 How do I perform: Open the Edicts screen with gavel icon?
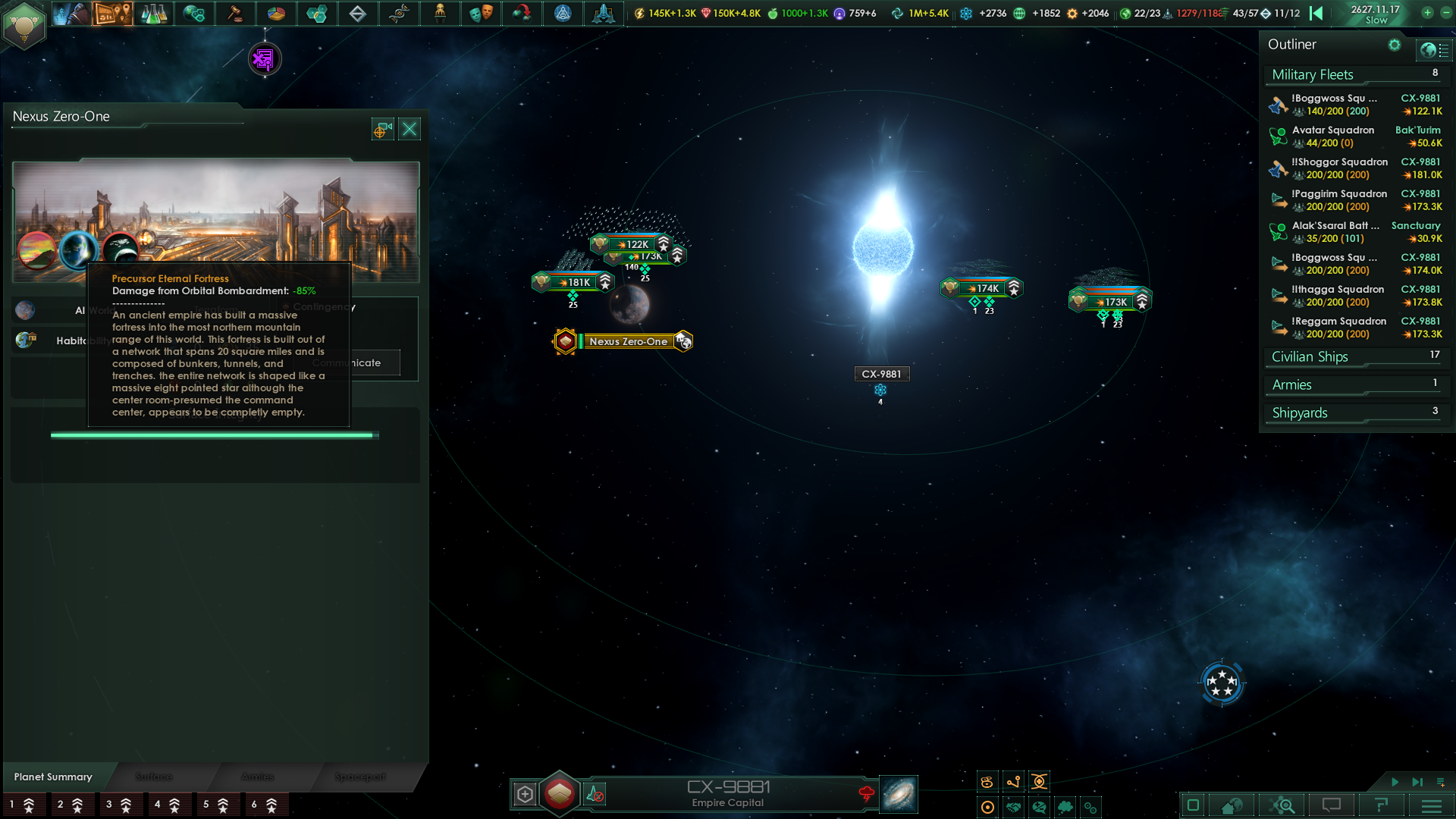point(236,13)
